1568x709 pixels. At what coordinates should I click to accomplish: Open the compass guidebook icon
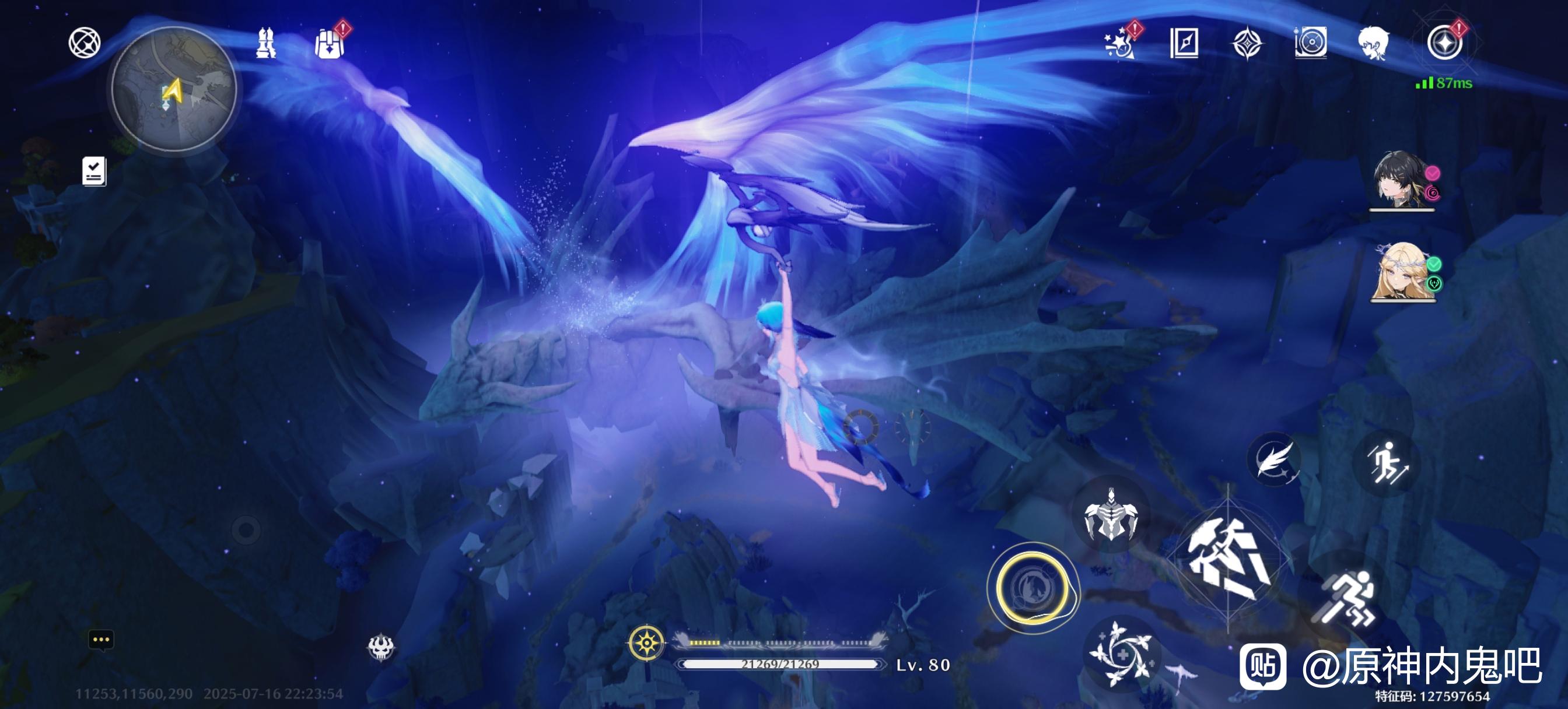click(1184, 43)
